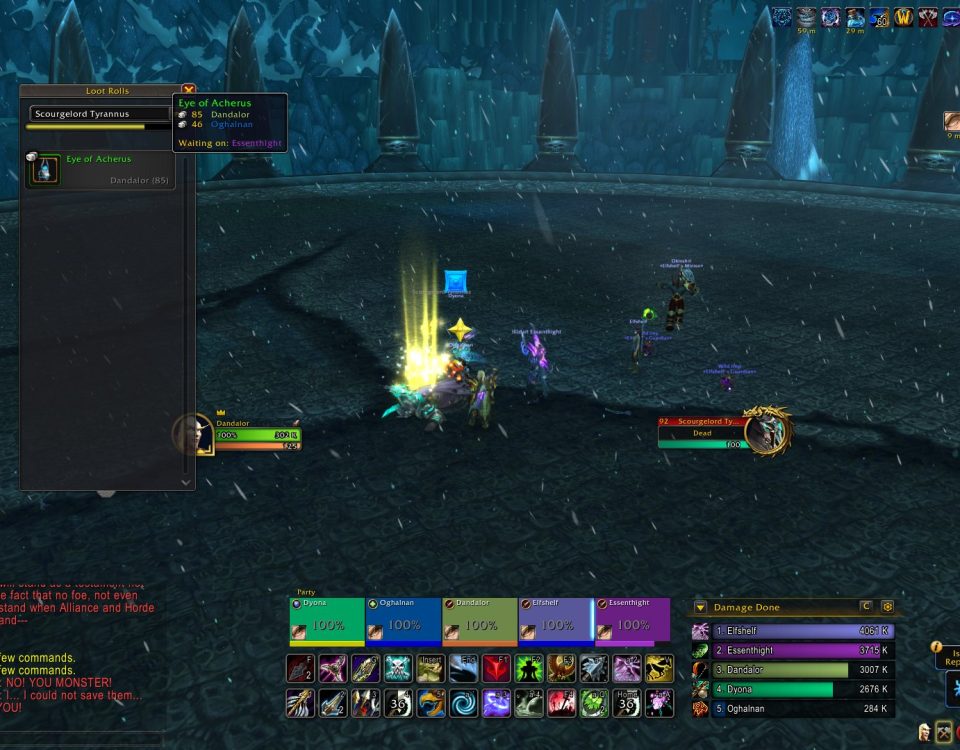Image resolution: width=960 pixels, height=750 pixels.
Task: Open damage meter settings gear
Action: (x=886, y=607)
